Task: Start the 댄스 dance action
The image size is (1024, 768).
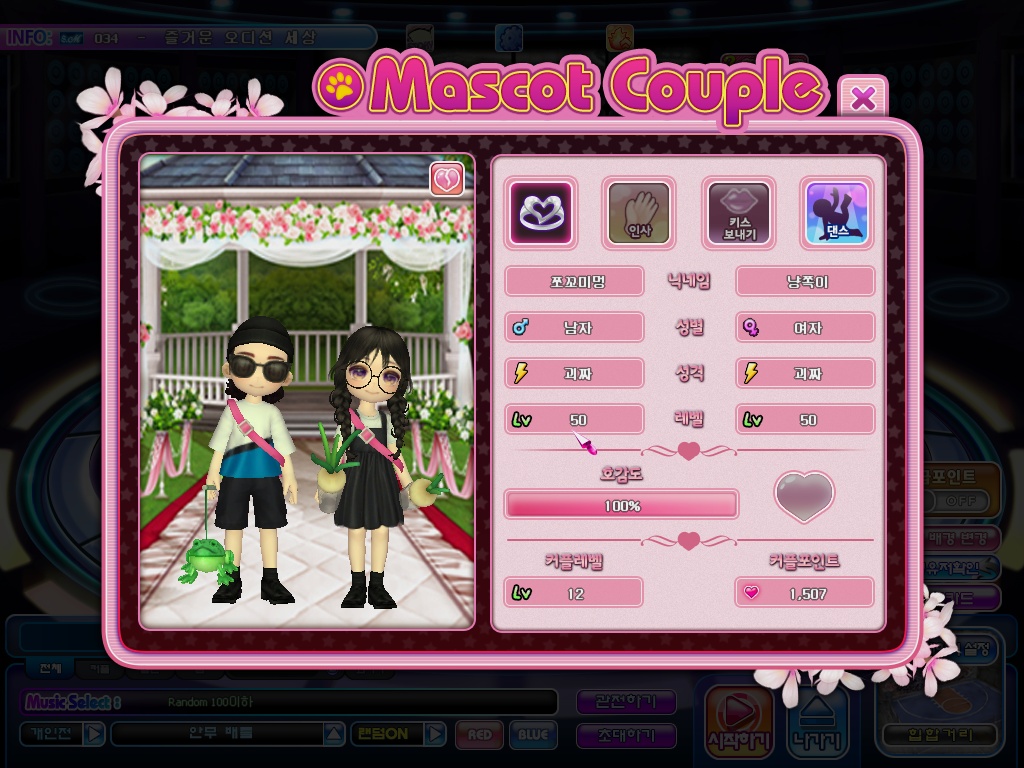Action: 836,212
